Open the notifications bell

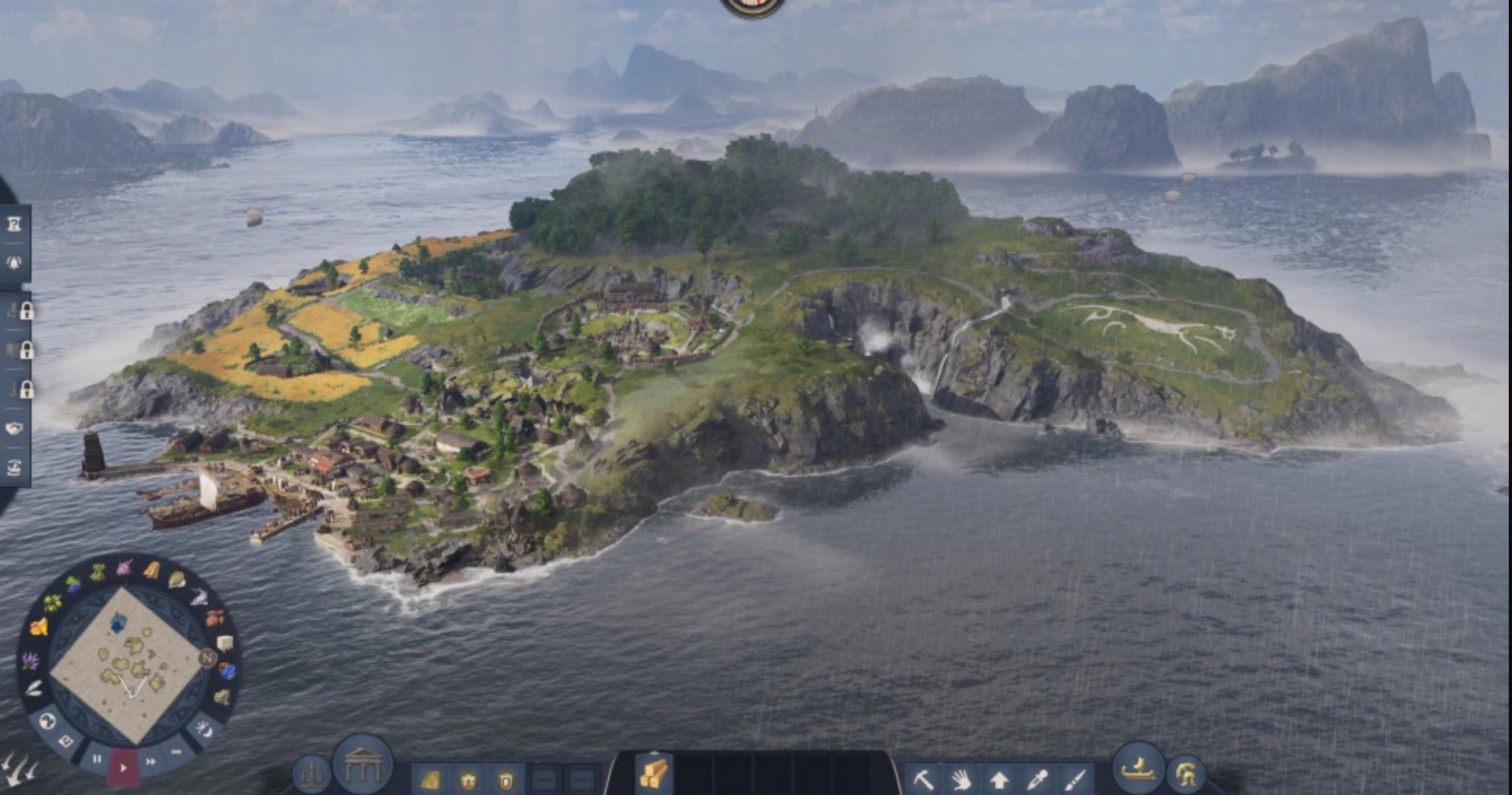14,262
